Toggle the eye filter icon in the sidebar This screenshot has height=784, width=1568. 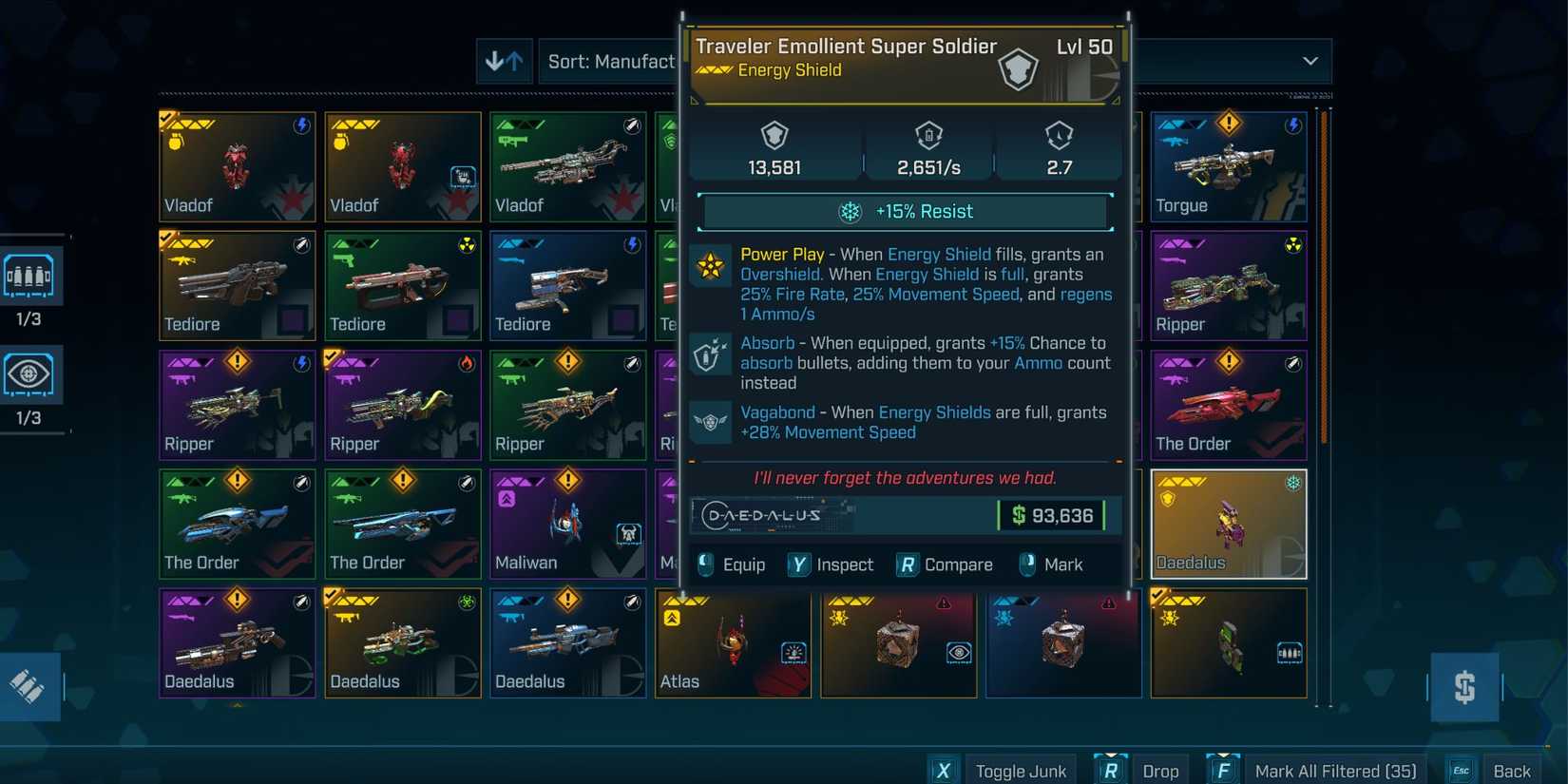[31, 374]
